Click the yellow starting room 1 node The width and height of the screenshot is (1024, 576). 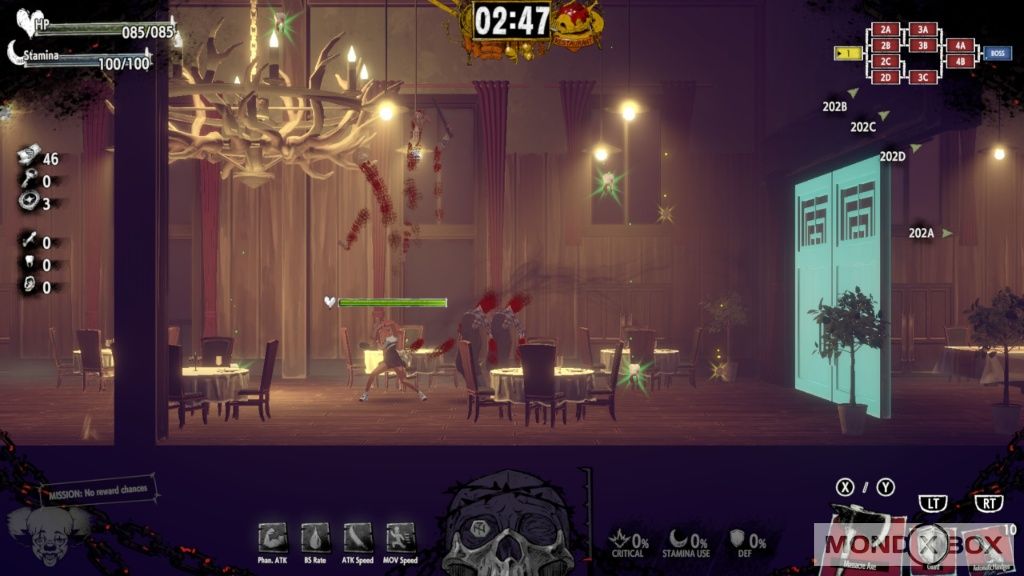pos(848,53)
